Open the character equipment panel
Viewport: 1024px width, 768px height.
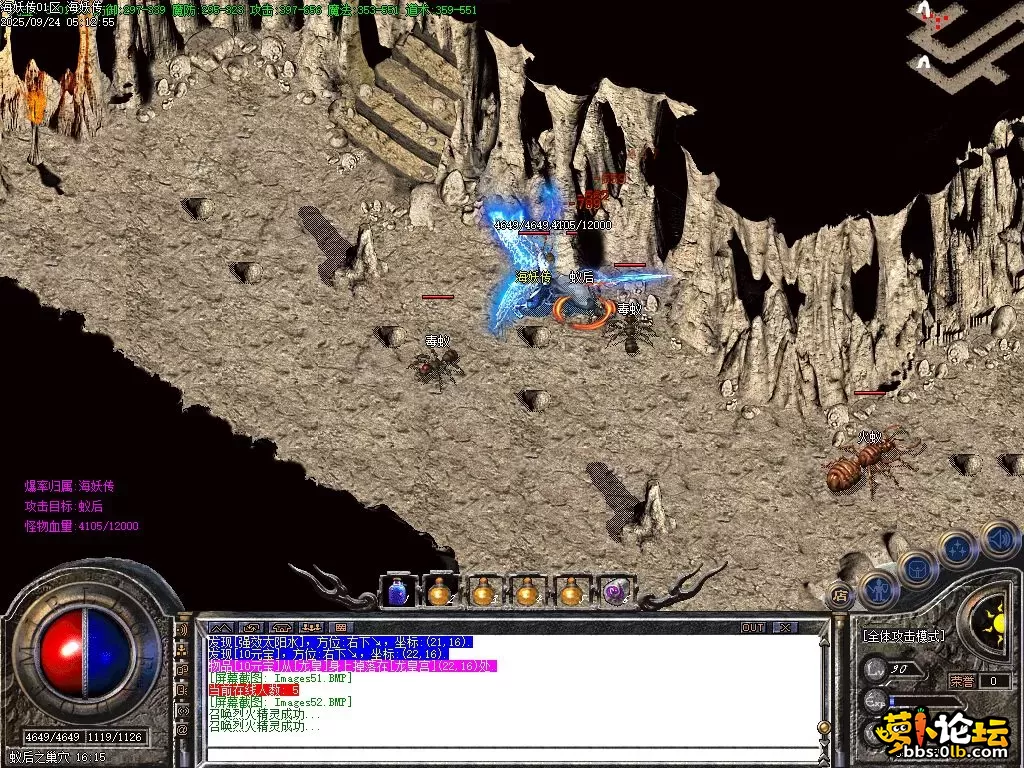click(877, 590)
